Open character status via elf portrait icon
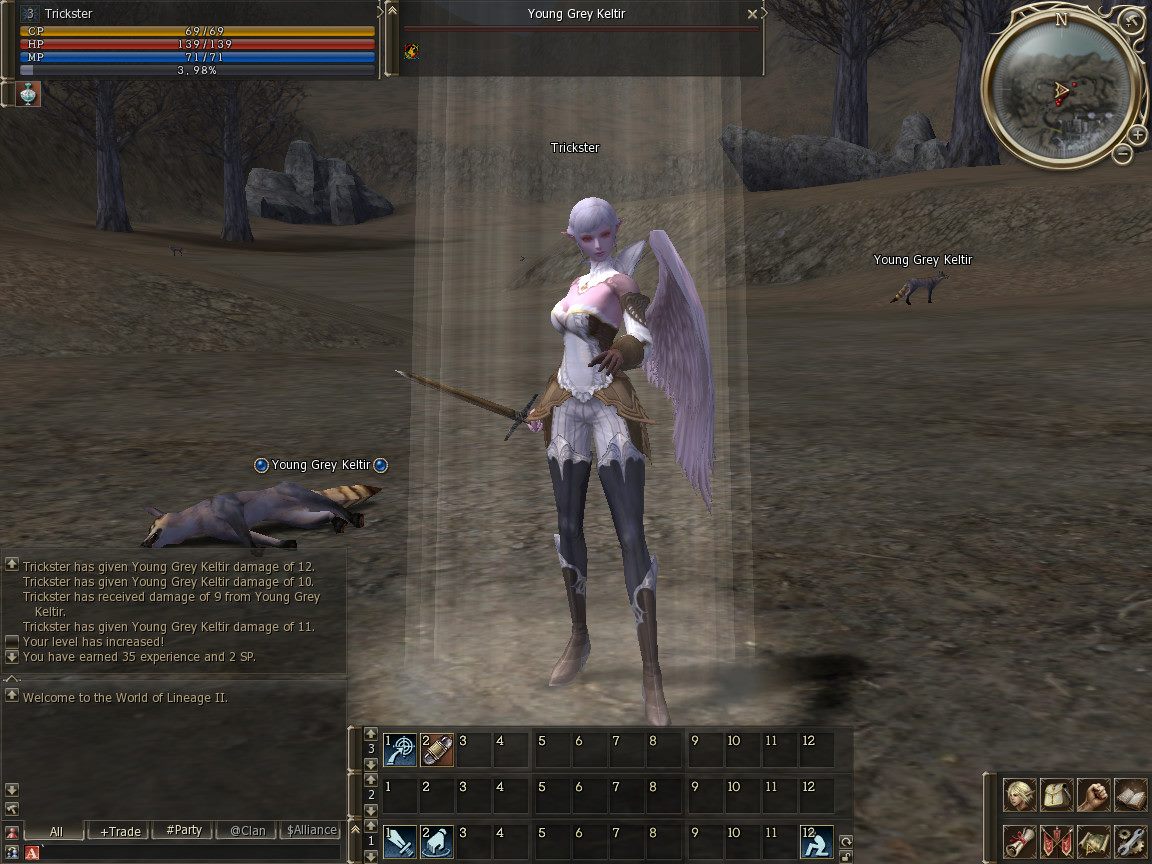 (x=1020, y=795)
